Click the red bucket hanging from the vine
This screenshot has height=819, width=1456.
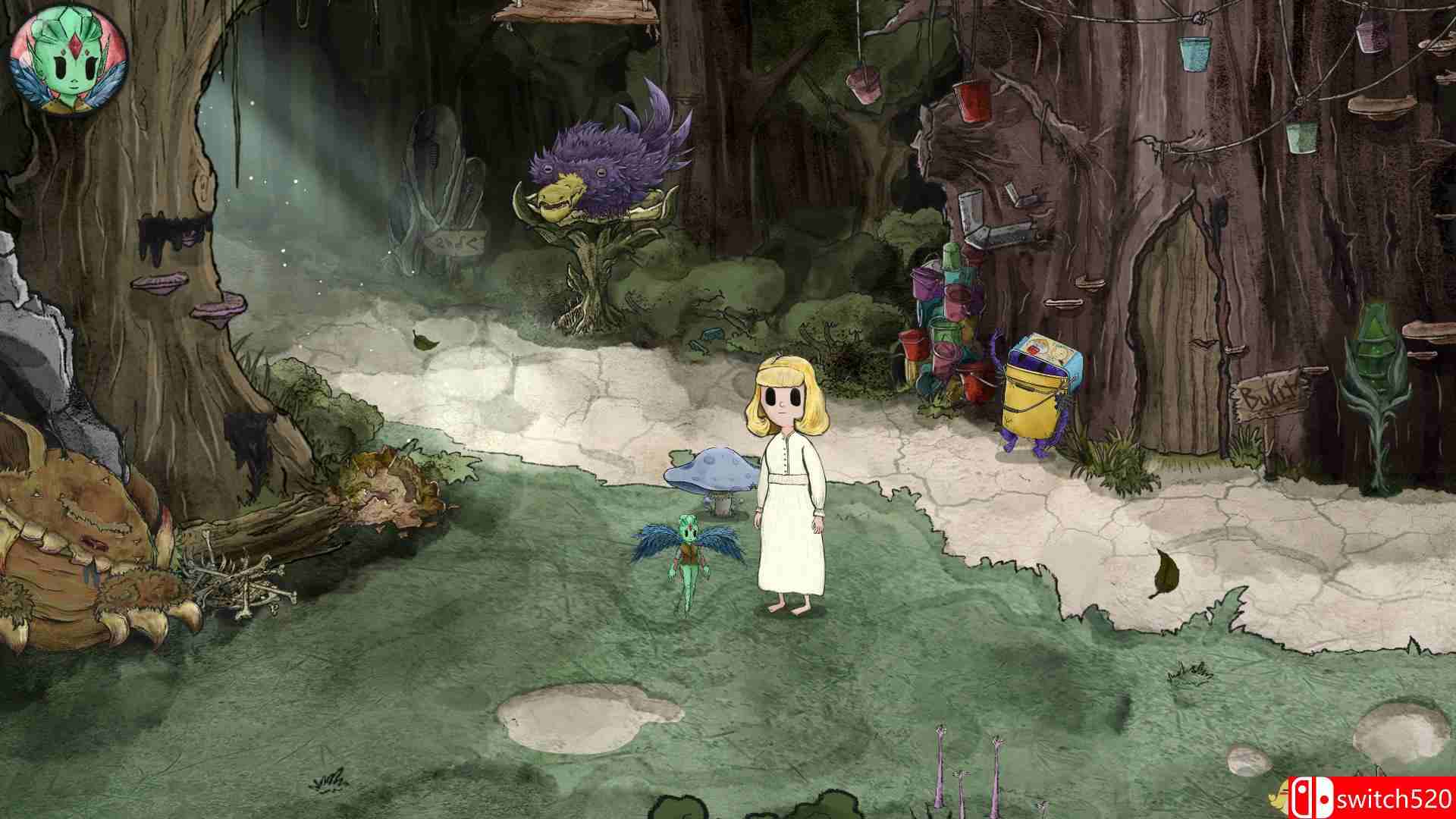pos(973,102)
